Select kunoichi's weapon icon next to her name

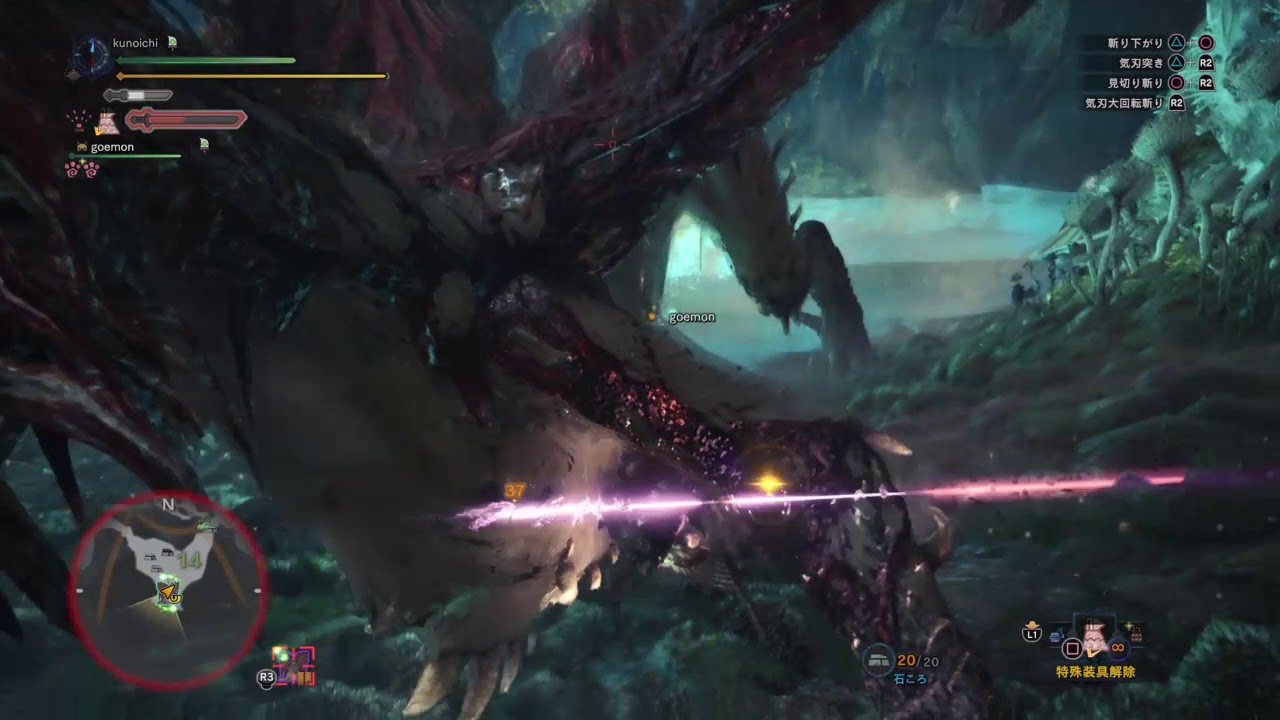click(171, 43)
